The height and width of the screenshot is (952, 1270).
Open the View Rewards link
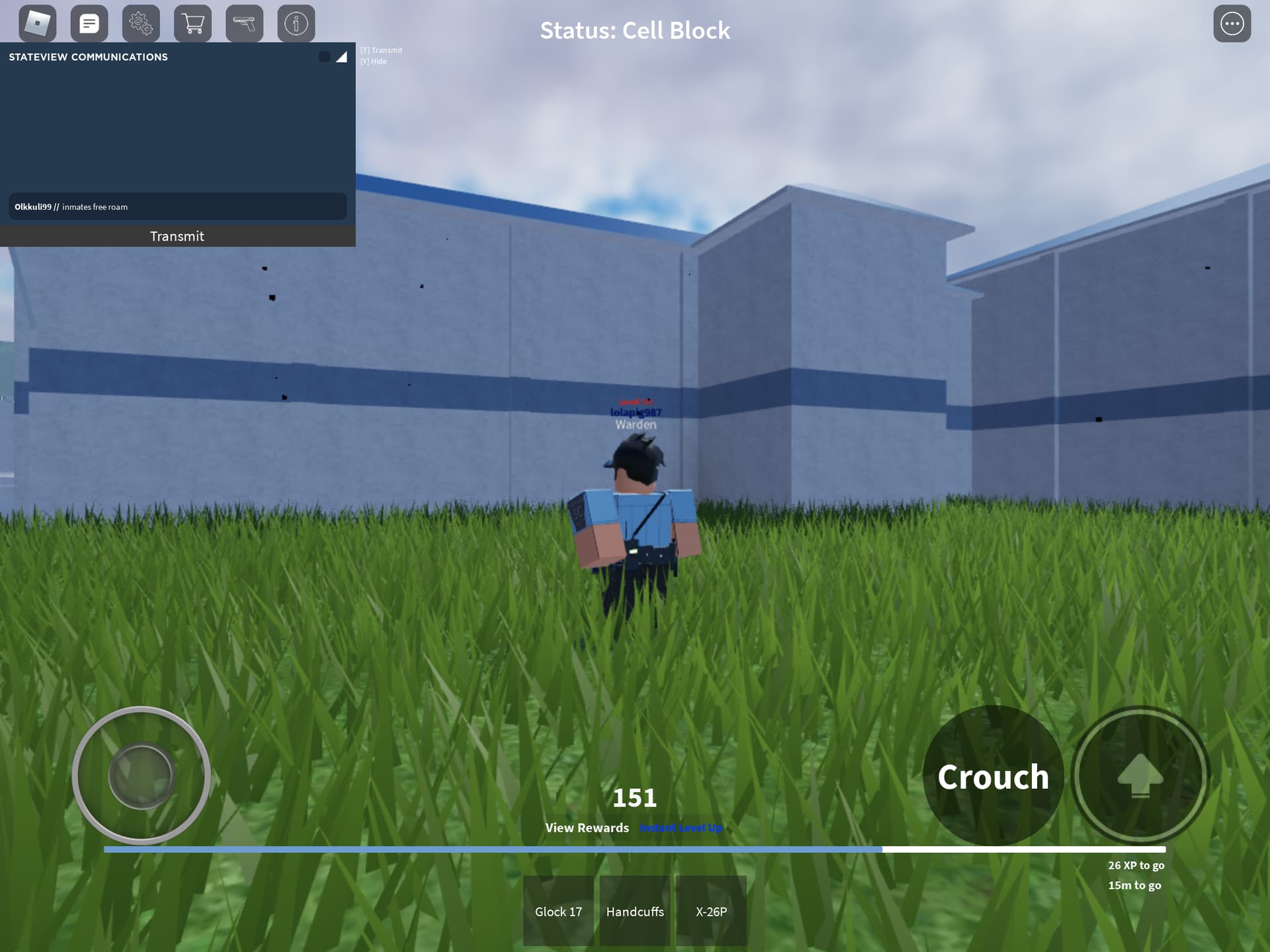[x=587, y=828]
